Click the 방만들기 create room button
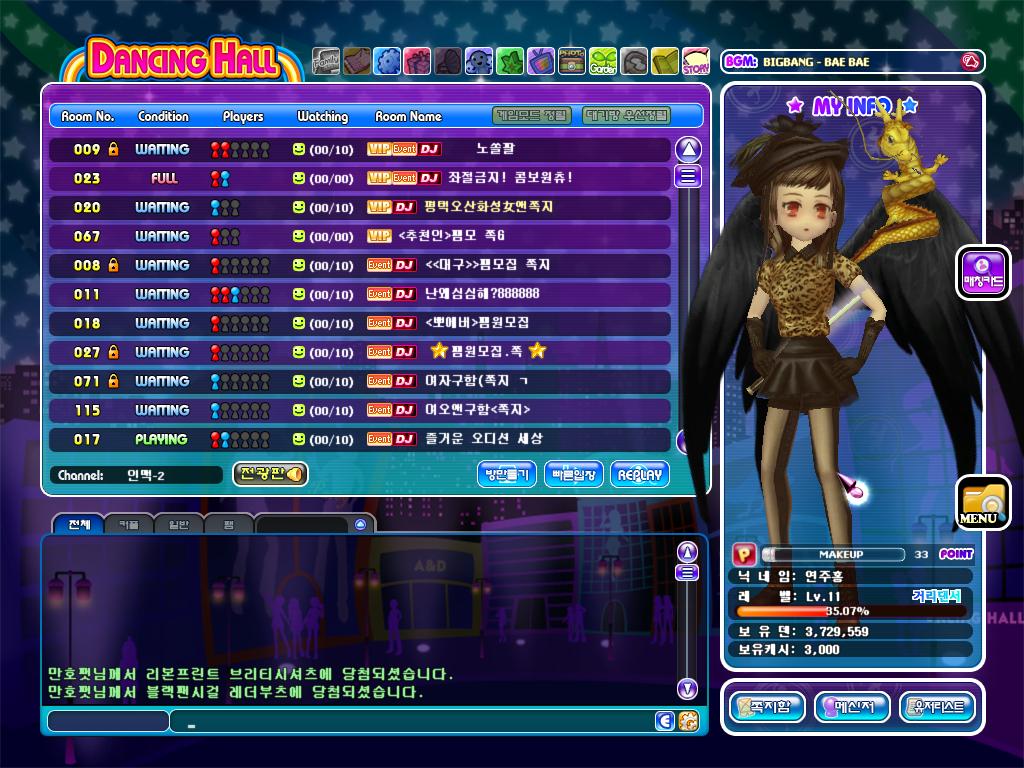The image size is (1024, 768). click(507, 474)
